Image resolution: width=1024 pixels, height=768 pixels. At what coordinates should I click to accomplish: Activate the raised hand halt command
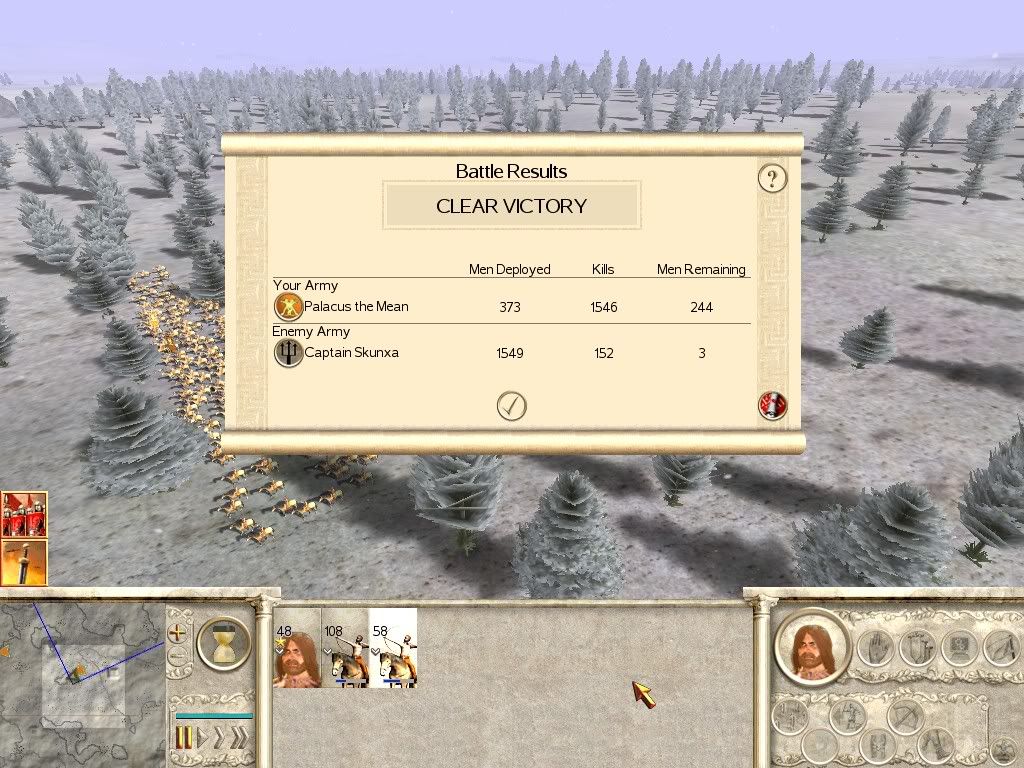tap(874, 649)
